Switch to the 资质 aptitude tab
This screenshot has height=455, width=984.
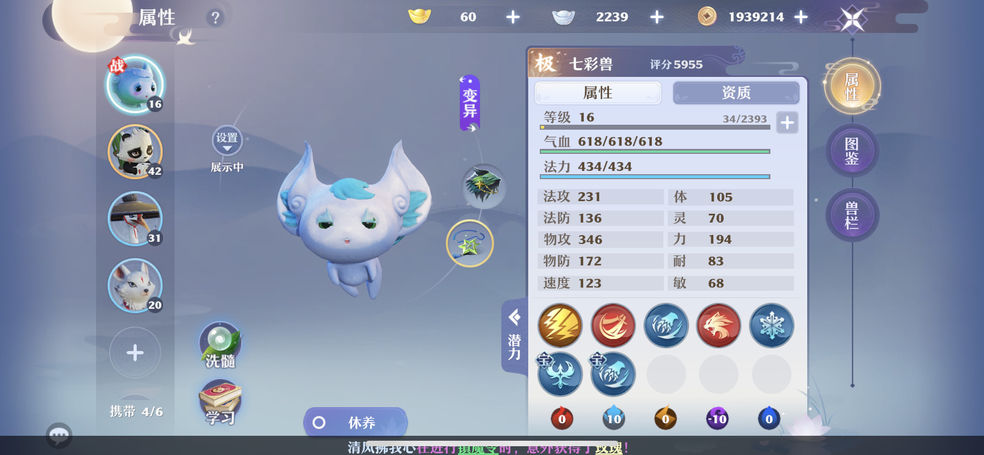735,92
